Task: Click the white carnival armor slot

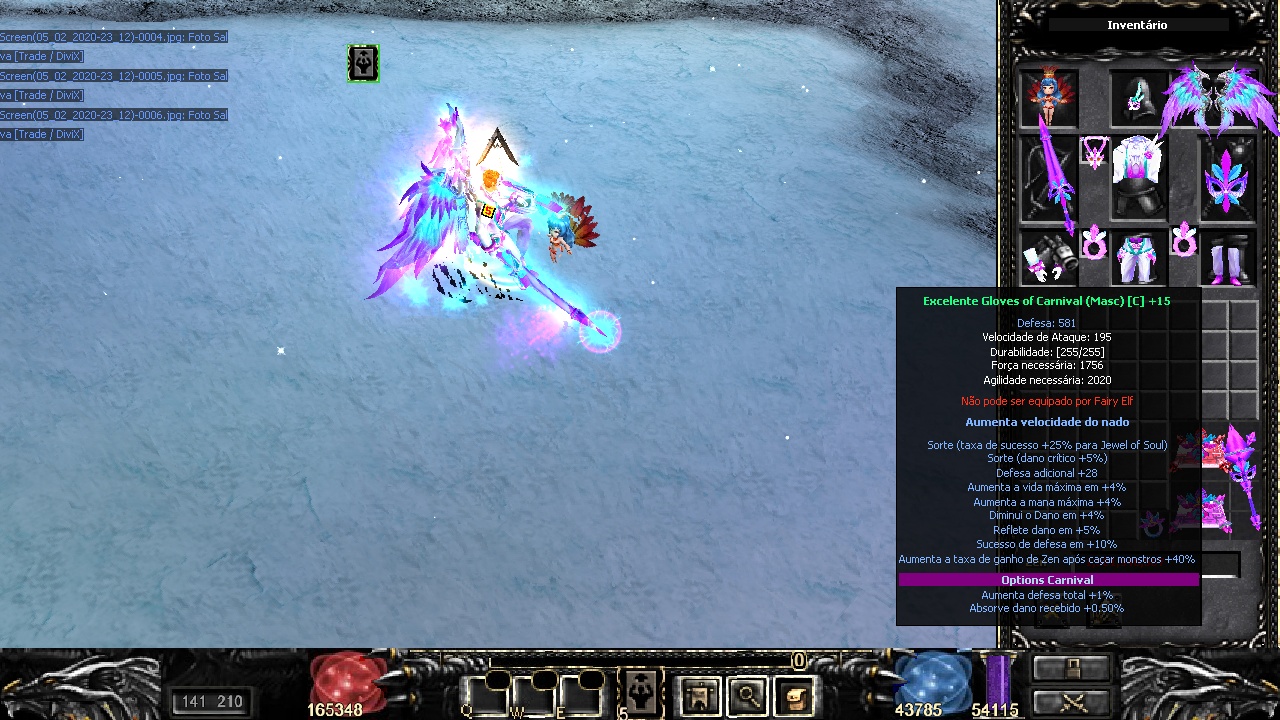Action: tap(1138, 177)
